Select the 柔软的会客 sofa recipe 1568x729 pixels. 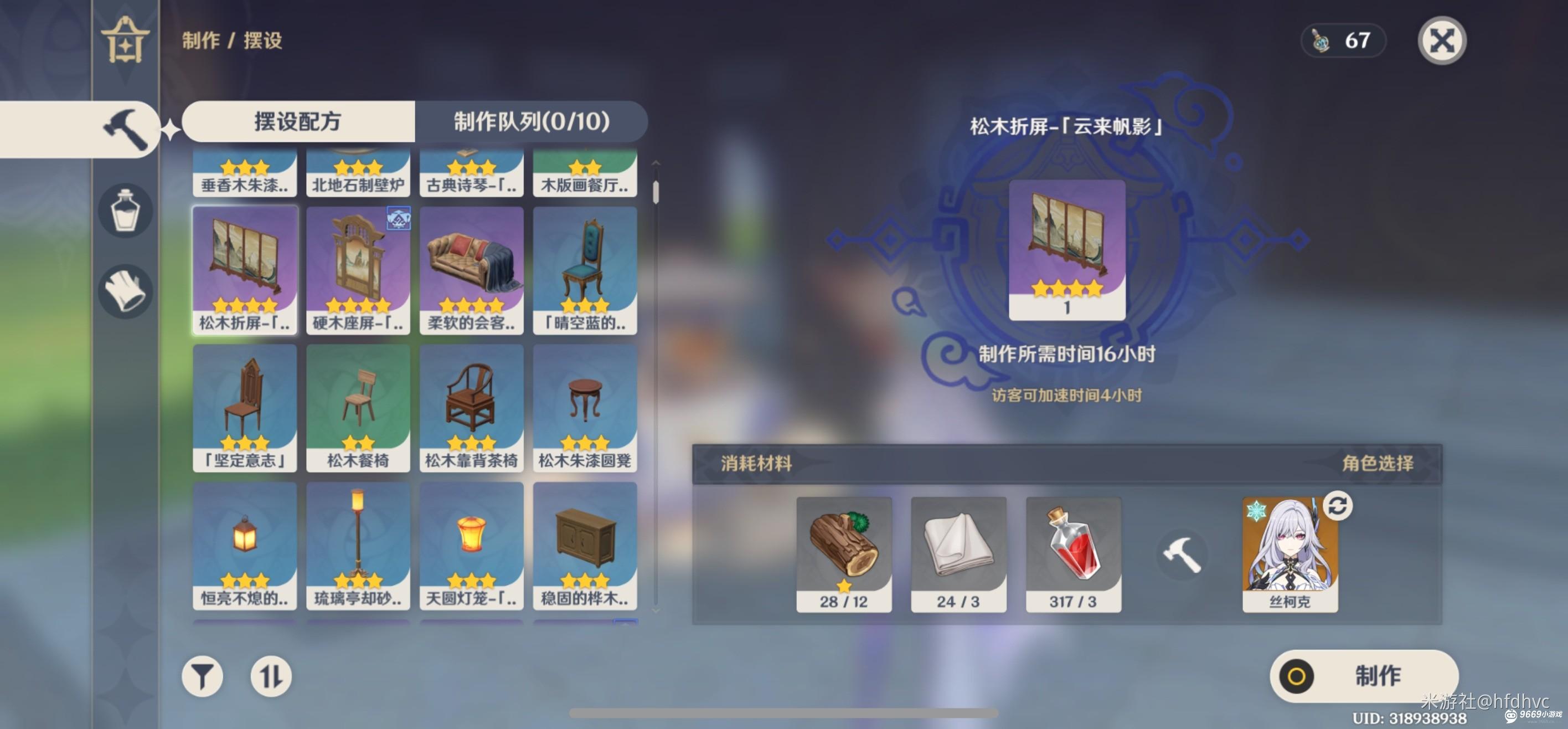pyautogui.click(x=471, y=270)
